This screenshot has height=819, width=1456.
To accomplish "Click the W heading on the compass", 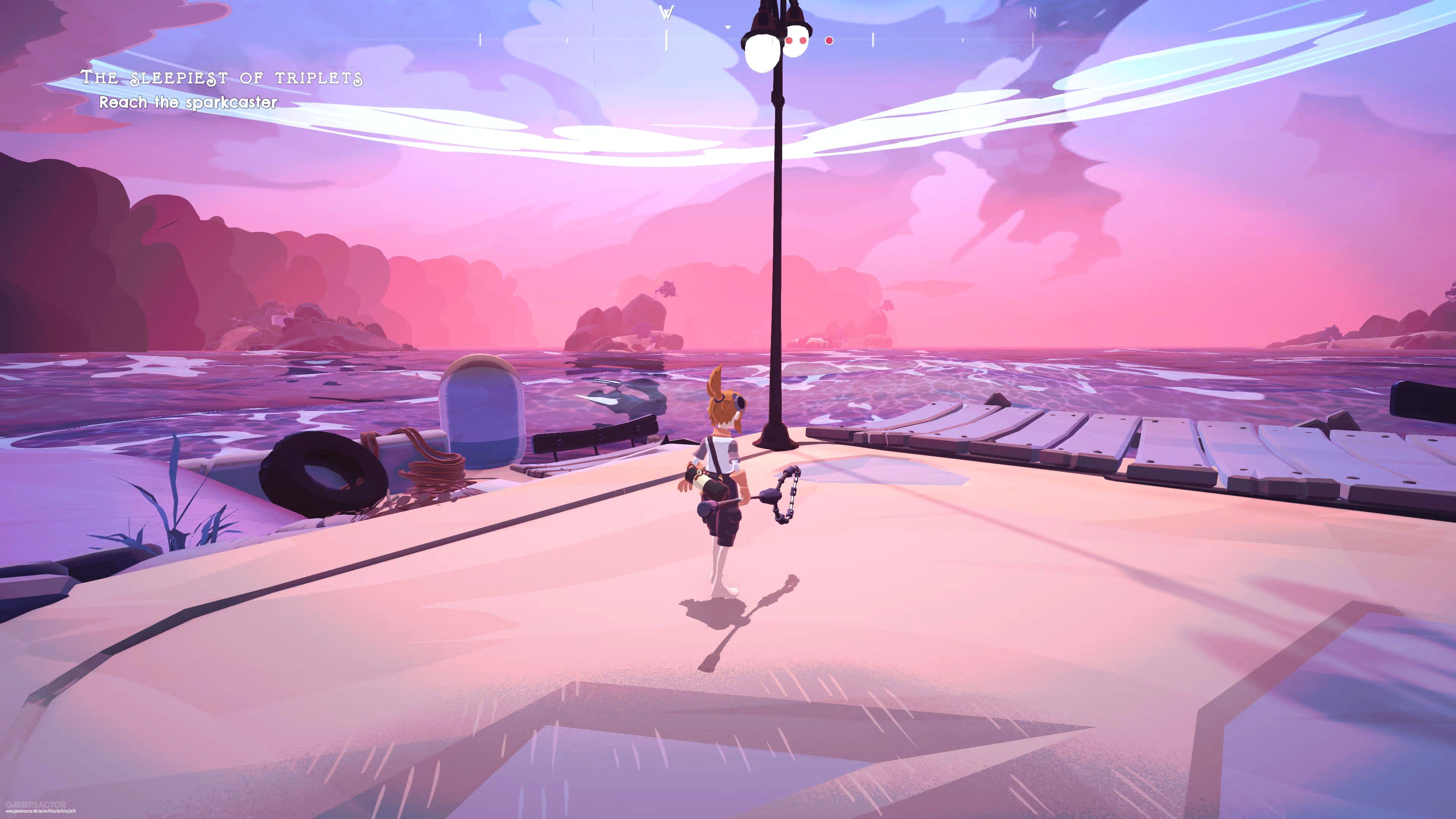I will tap(667, 13).
